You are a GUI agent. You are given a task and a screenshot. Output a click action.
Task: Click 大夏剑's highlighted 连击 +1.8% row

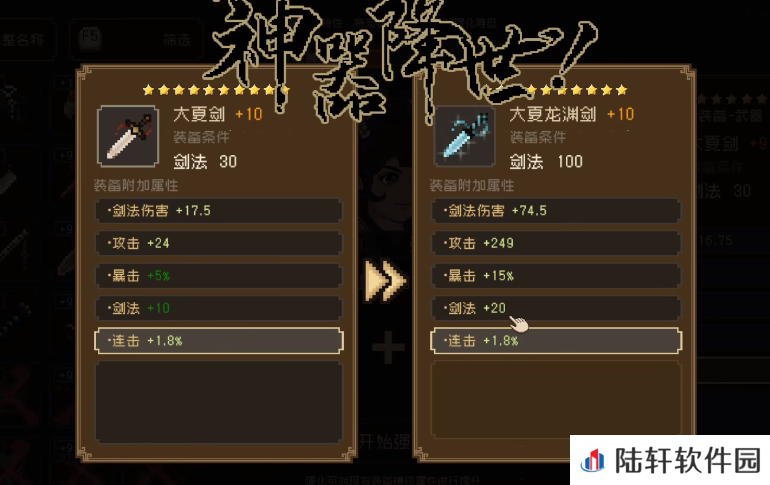(x=218, y=341)
